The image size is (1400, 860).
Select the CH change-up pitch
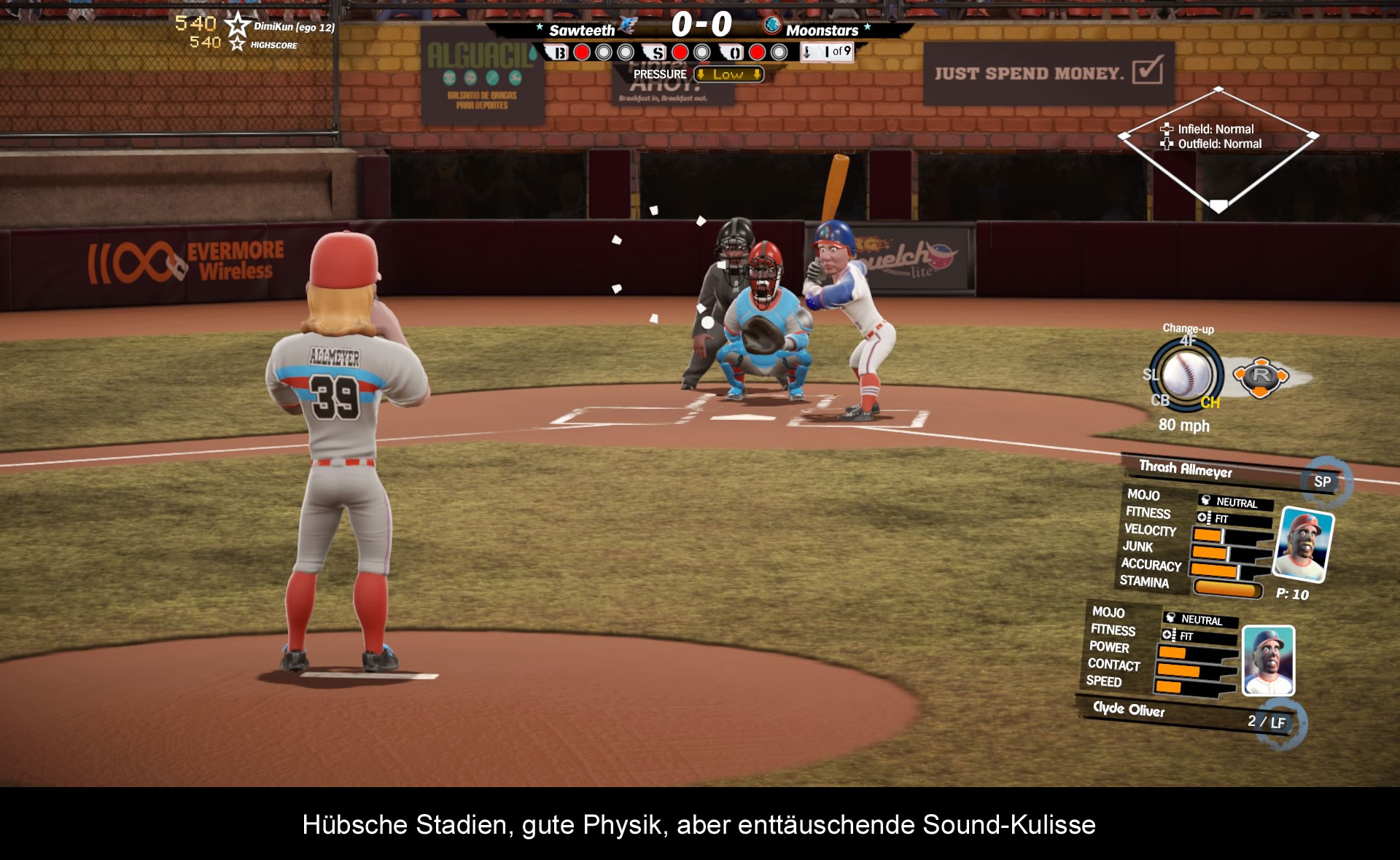(x=1210, y=402)
